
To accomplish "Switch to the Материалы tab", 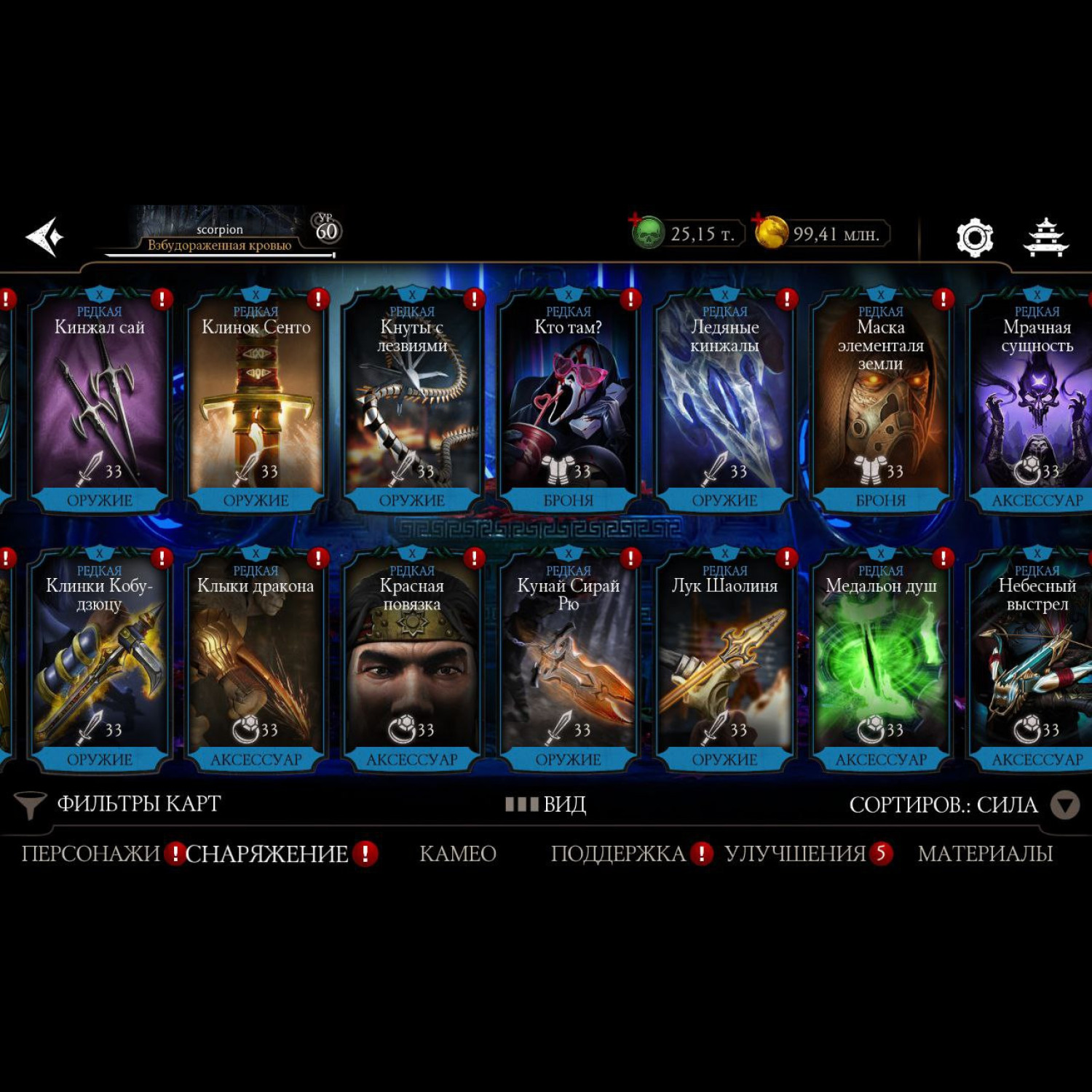I will pyautogui.click(x=985, y=853).
